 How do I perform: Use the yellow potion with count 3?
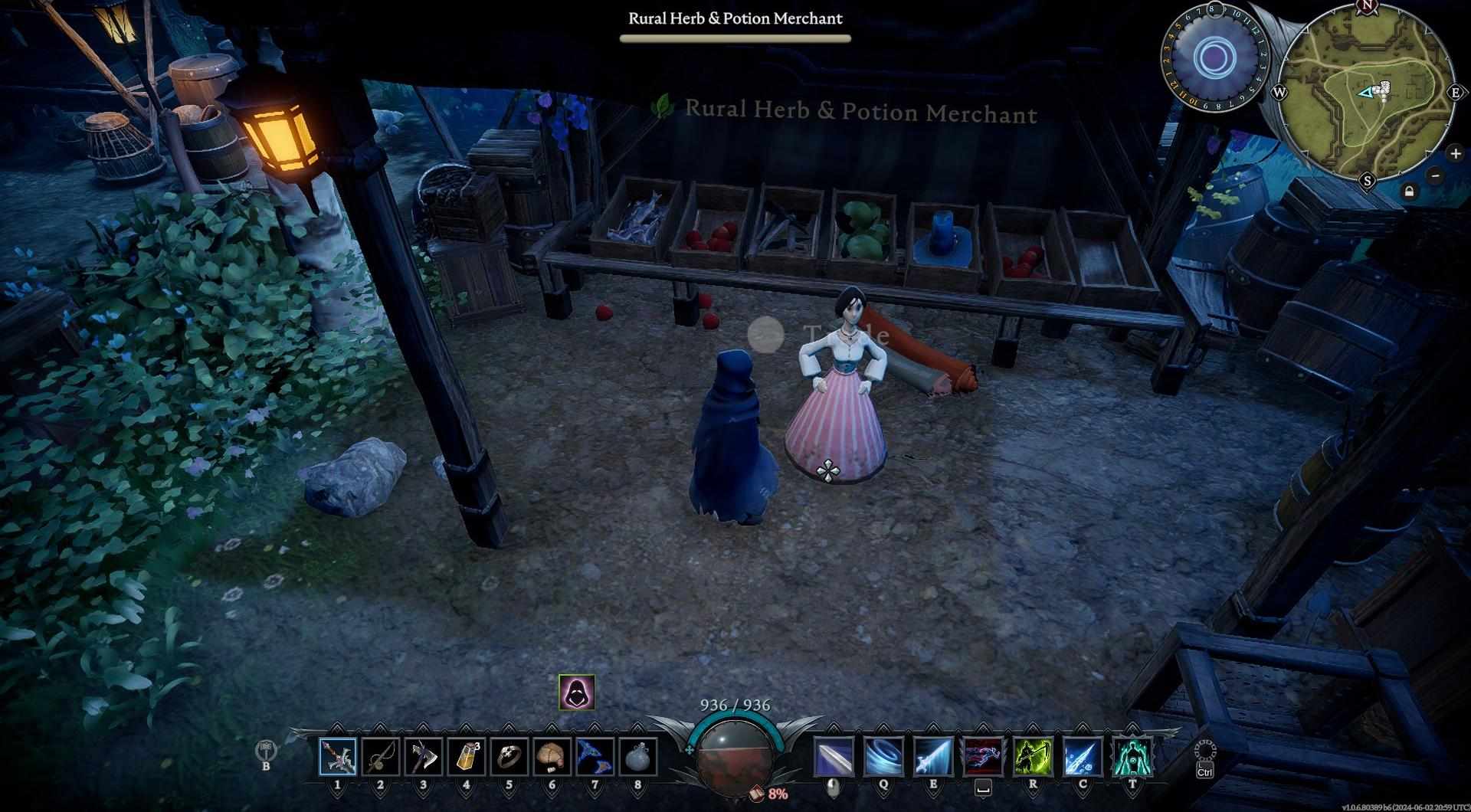tap(467, 758)
